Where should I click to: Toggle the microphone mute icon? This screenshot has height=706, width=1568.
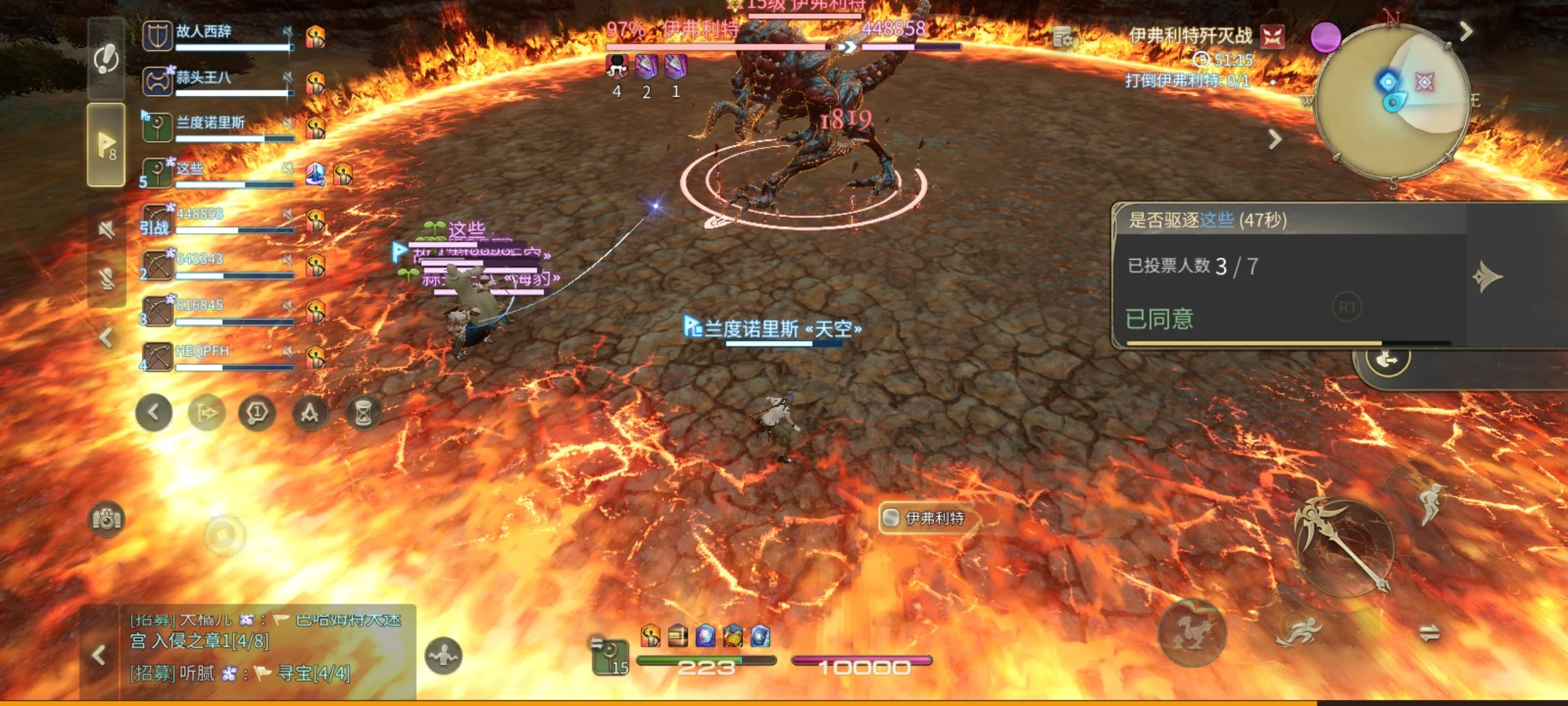[106, 279]
